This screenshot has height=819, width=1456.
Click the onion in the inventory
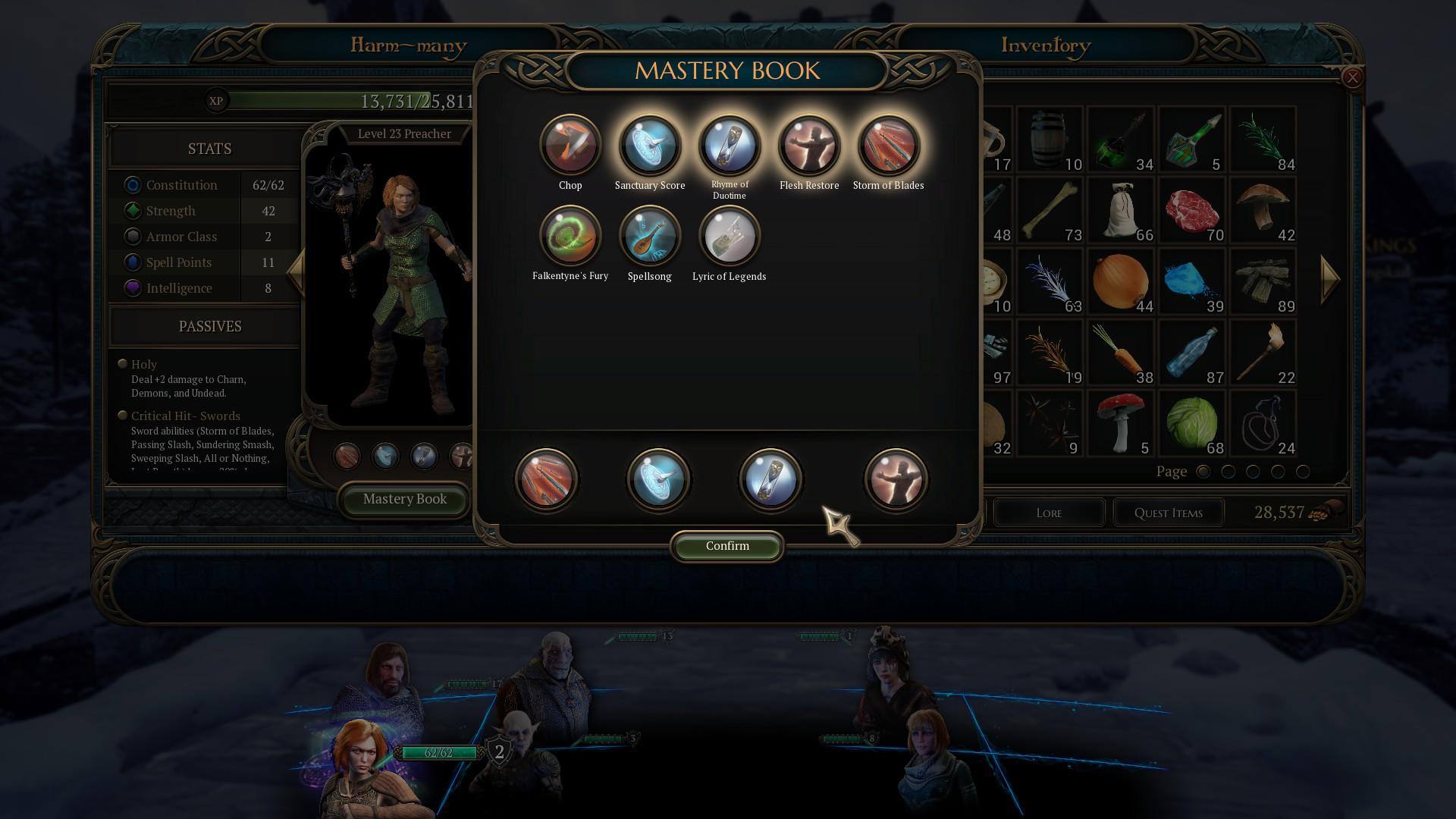[x=1120, y=281]
